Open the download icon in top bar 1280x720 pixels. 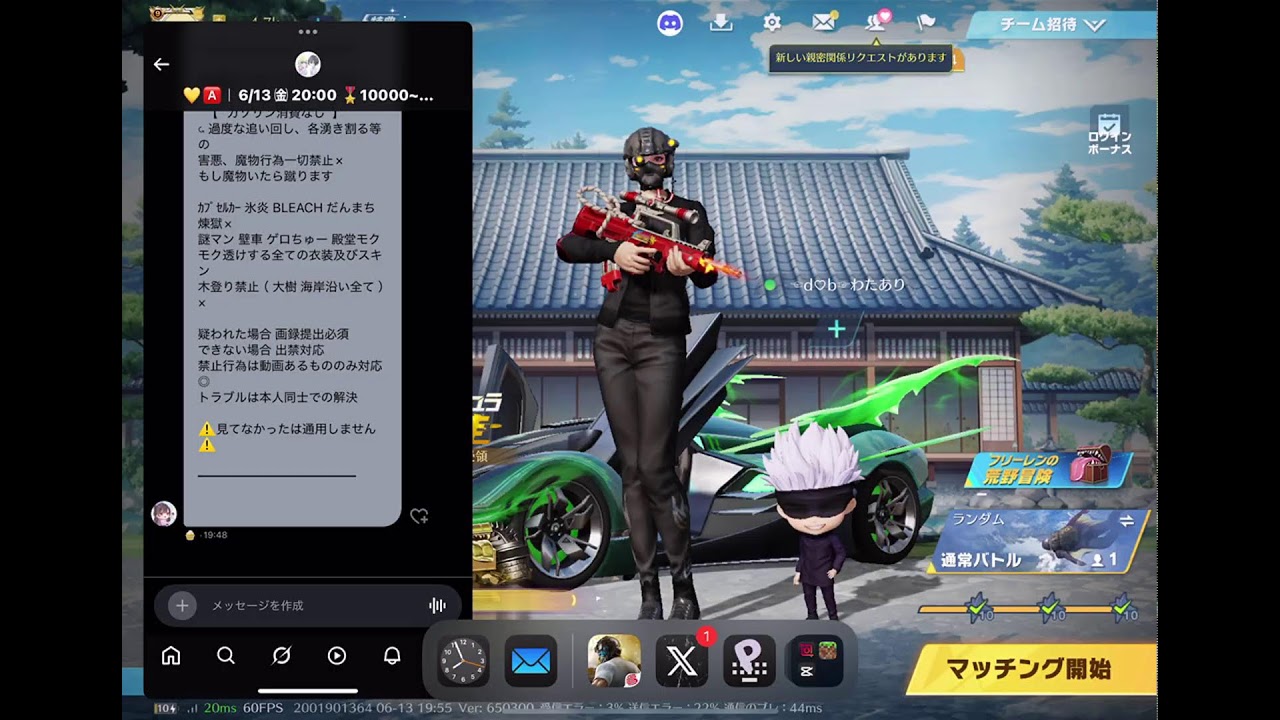coord(721,23)
